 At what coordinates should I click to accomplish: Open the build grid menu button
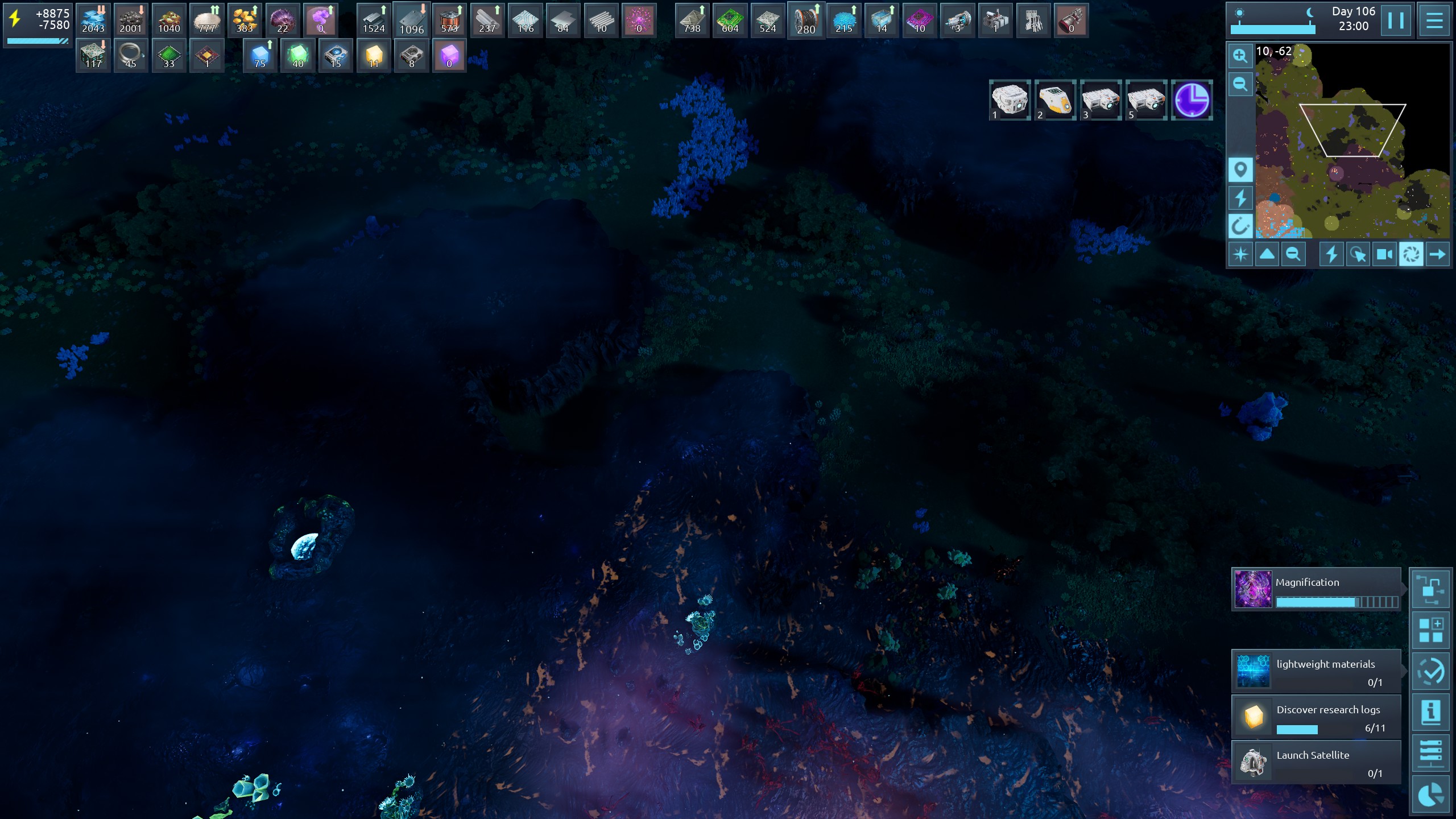pos(1430,631)
